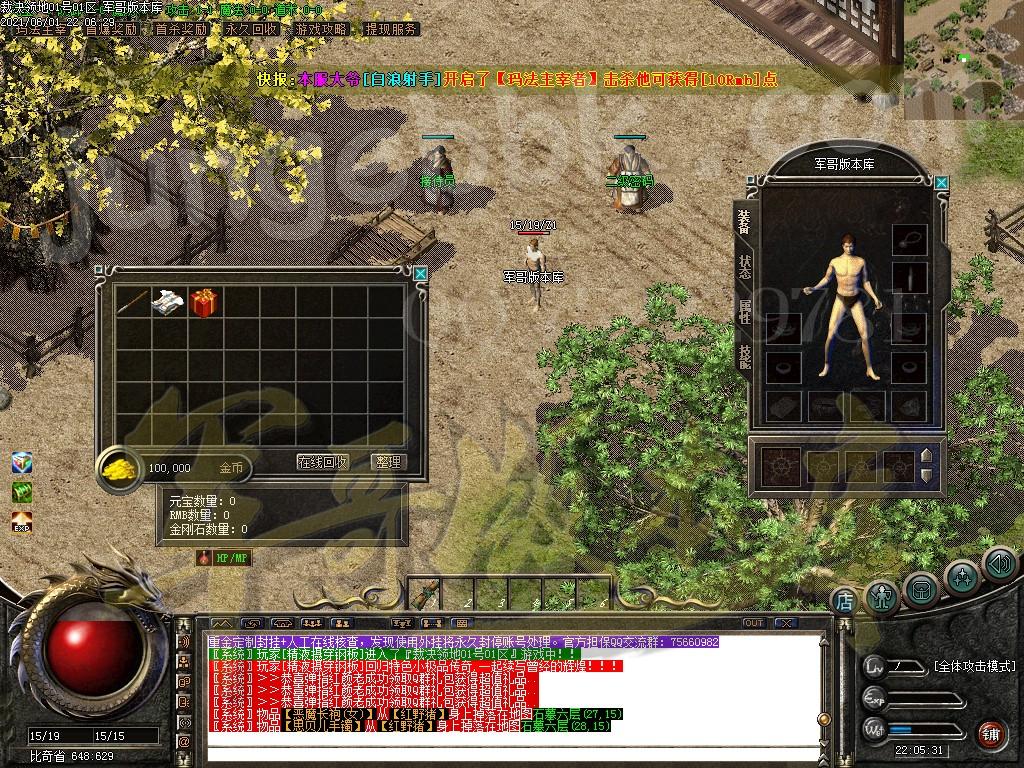Close the character equipment panel
This screenshot has height=768, width=1024.
click(x=941, y=182)
